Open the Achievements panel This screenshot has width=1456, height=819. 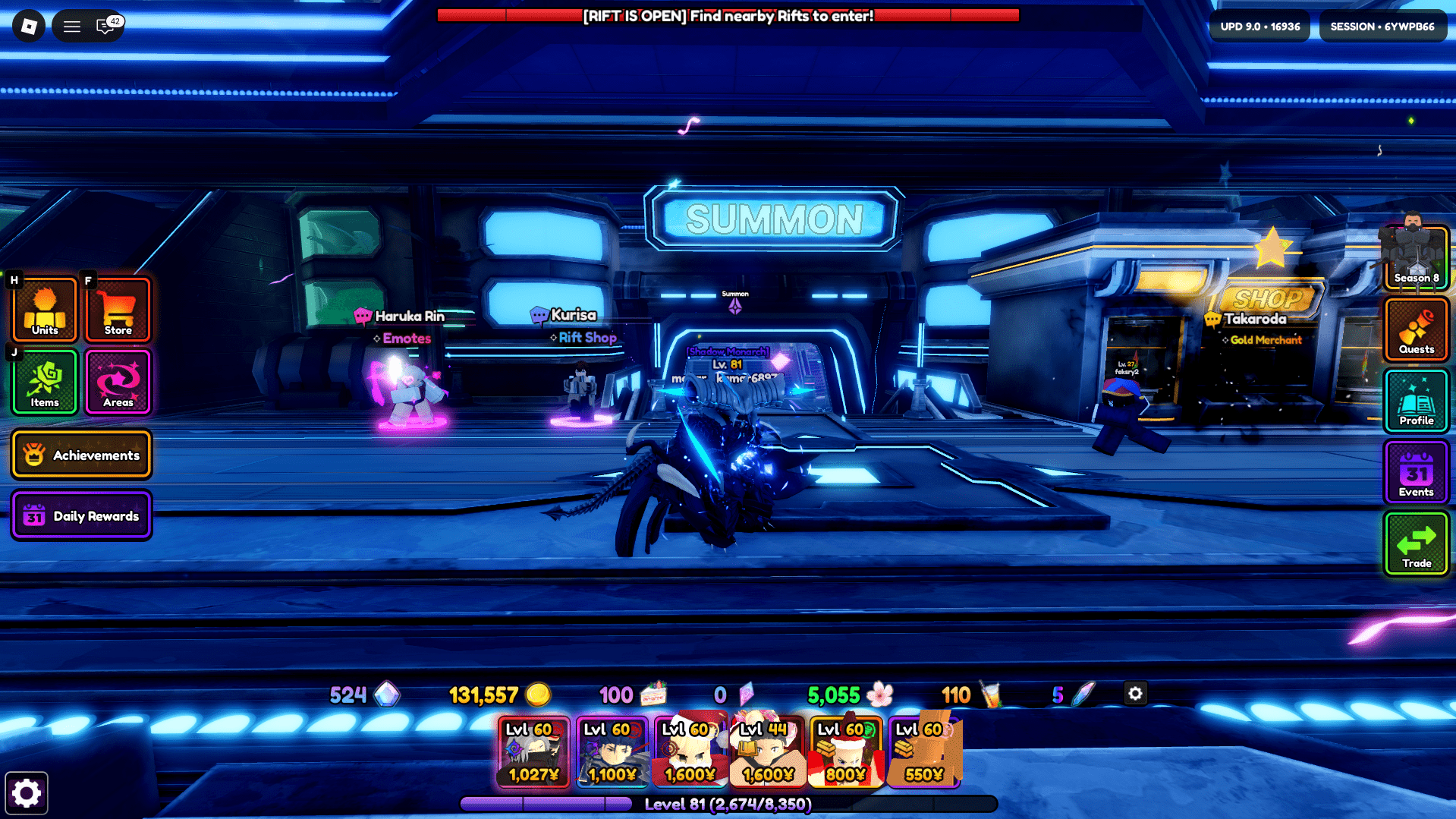pyautogui.click(x=81, y=455)
